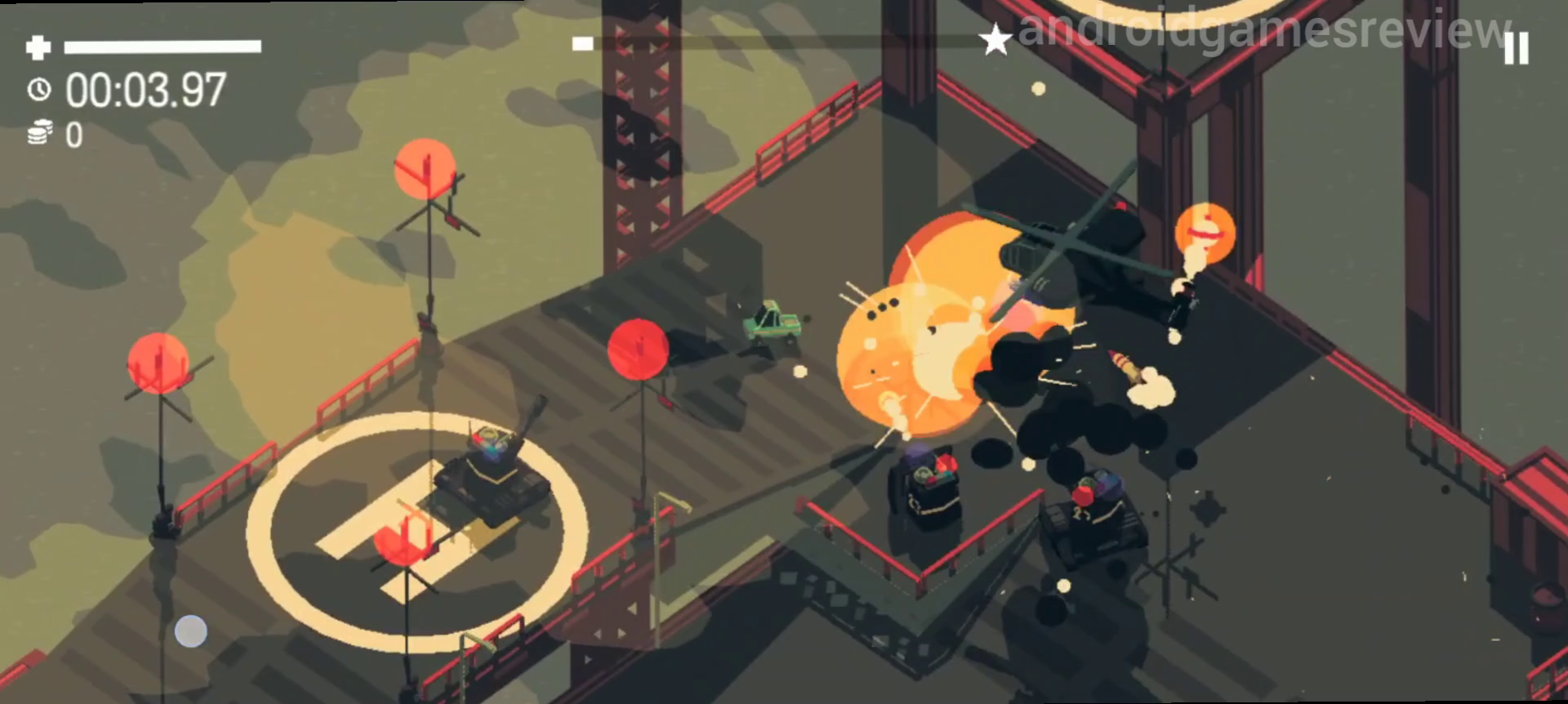Screen dimensions: 1568x704
Task: Click the white square marker on the progress bar
Action: [x=581, y=45]
